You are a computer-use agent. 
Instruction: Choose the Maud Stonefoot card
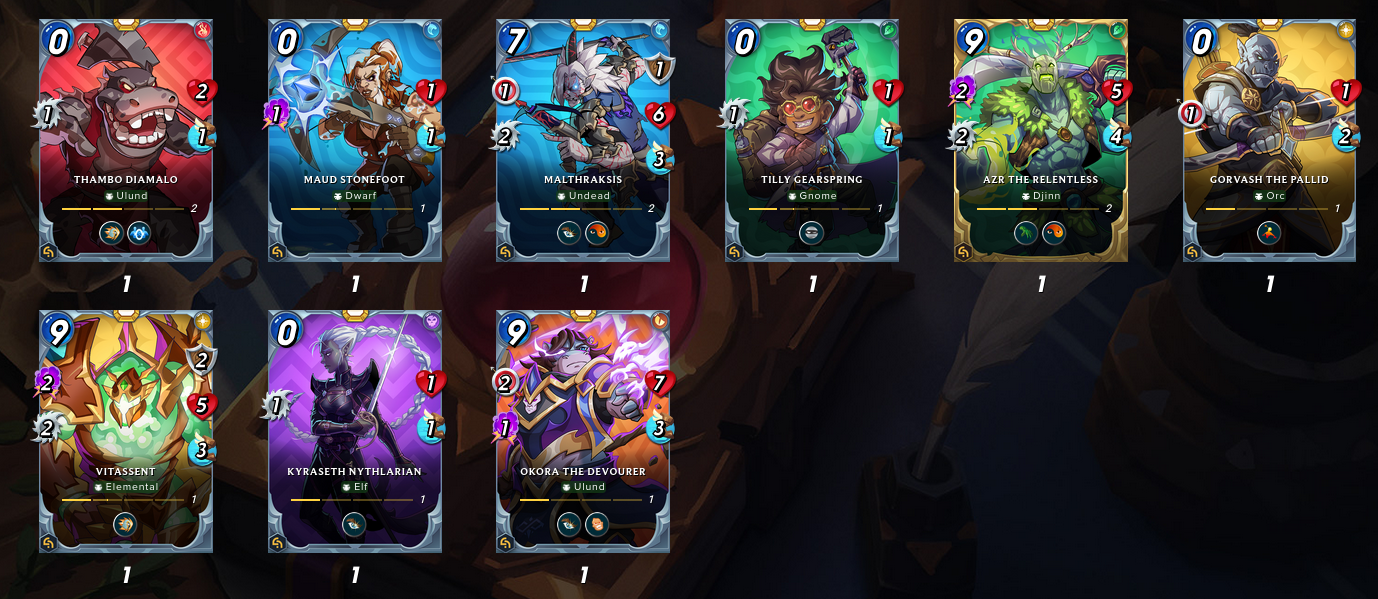pyautogui.click(x=355, y=140)
